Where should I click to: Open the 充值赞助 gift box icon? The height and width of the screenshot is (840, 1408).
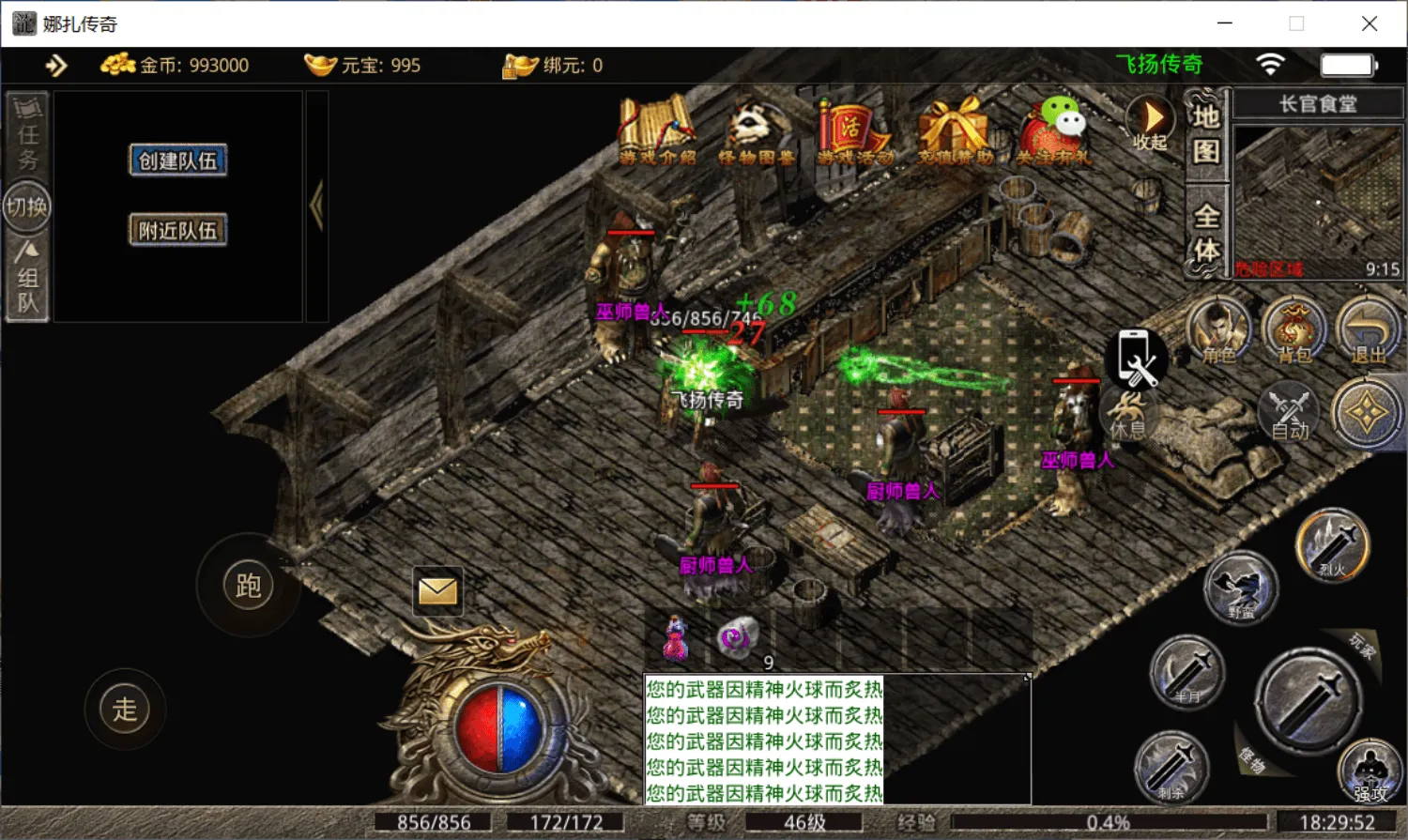coord(955,131)
